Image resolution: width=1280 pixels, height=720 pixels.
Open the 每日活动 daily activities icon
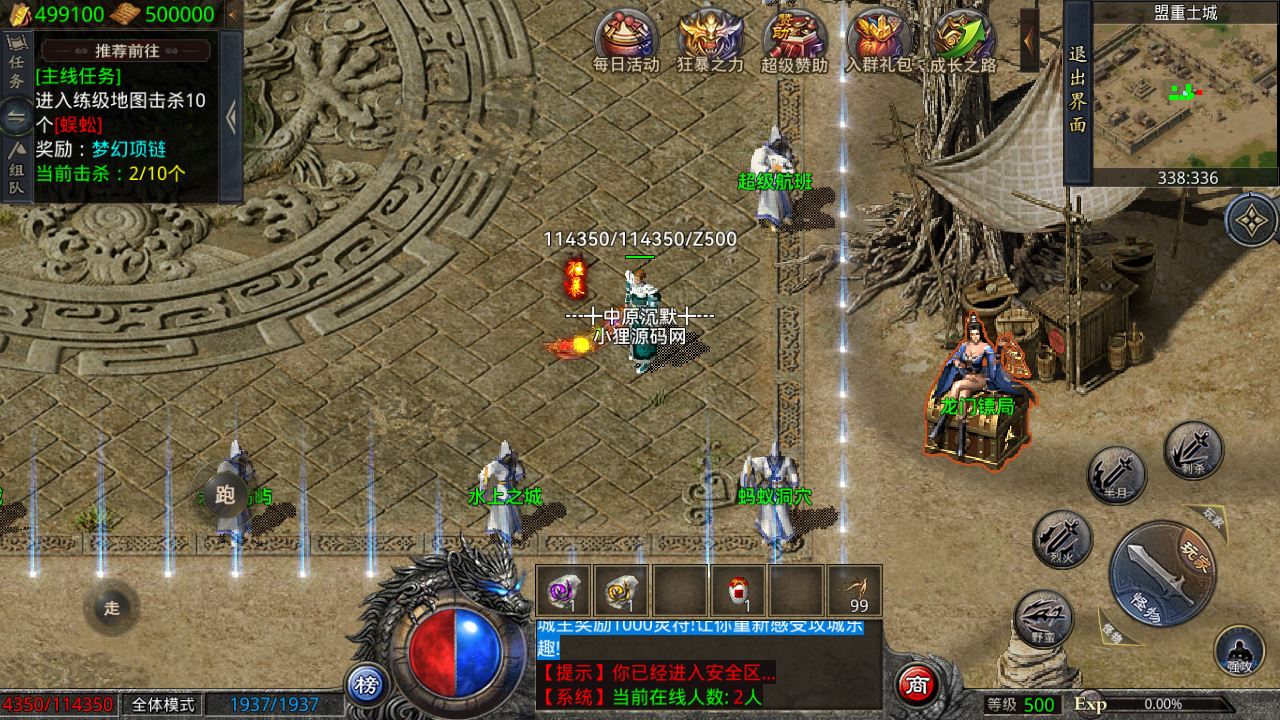(626, 38)
